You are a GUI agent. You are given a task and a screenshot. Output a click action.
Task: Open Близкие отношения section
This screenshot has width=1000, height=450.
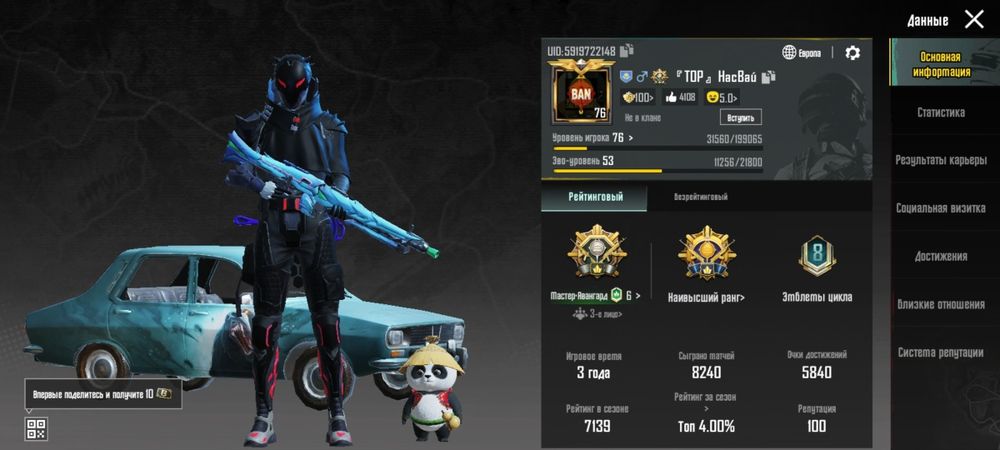coord(941,304)
